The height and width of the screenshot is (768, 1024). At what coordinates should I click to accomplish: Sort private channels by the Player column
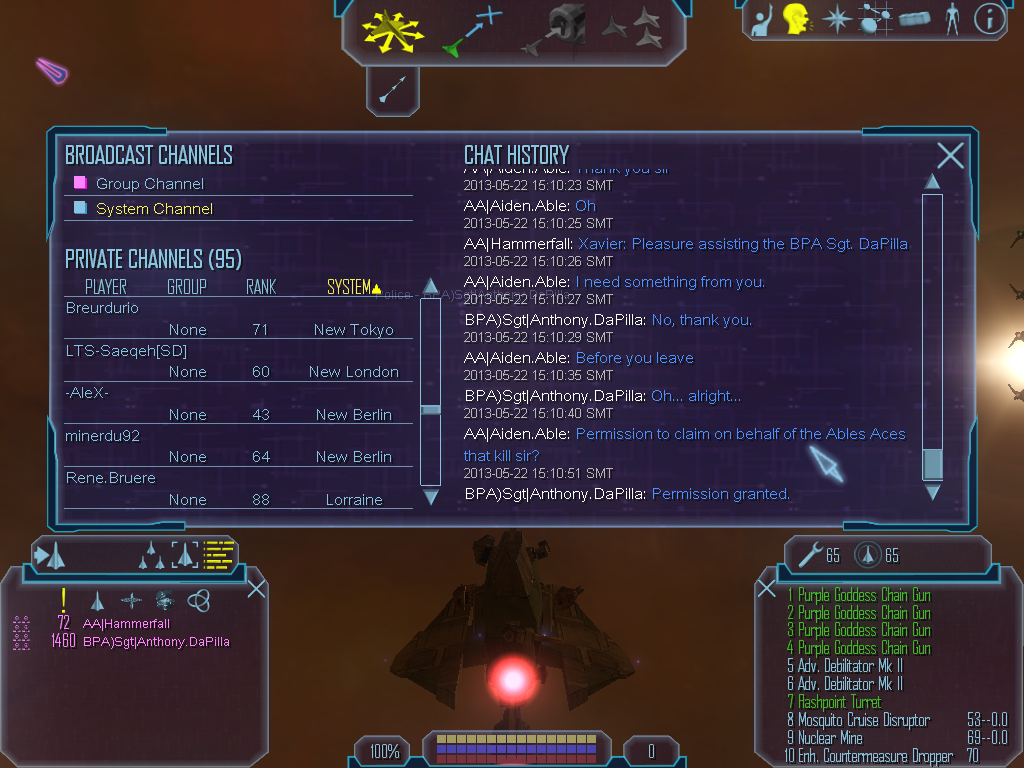tap(106, 287)
